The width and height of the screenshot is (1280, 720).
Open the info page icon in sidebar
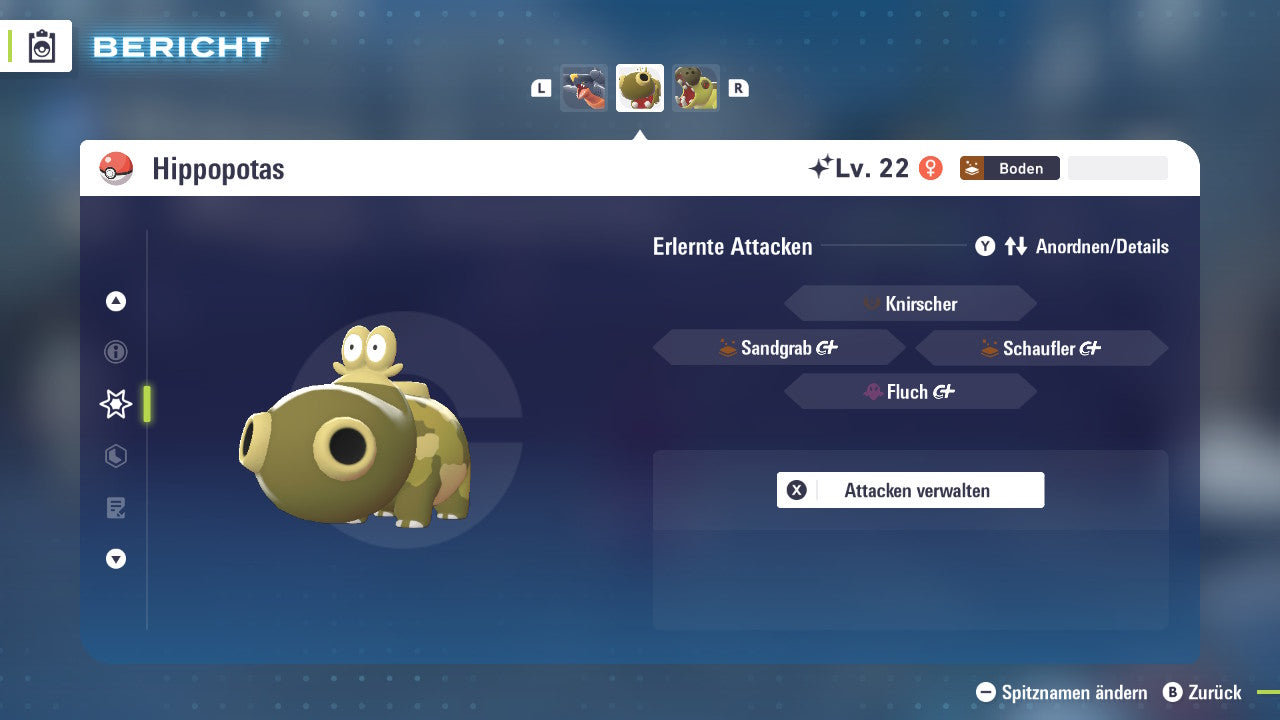point(115,352)
